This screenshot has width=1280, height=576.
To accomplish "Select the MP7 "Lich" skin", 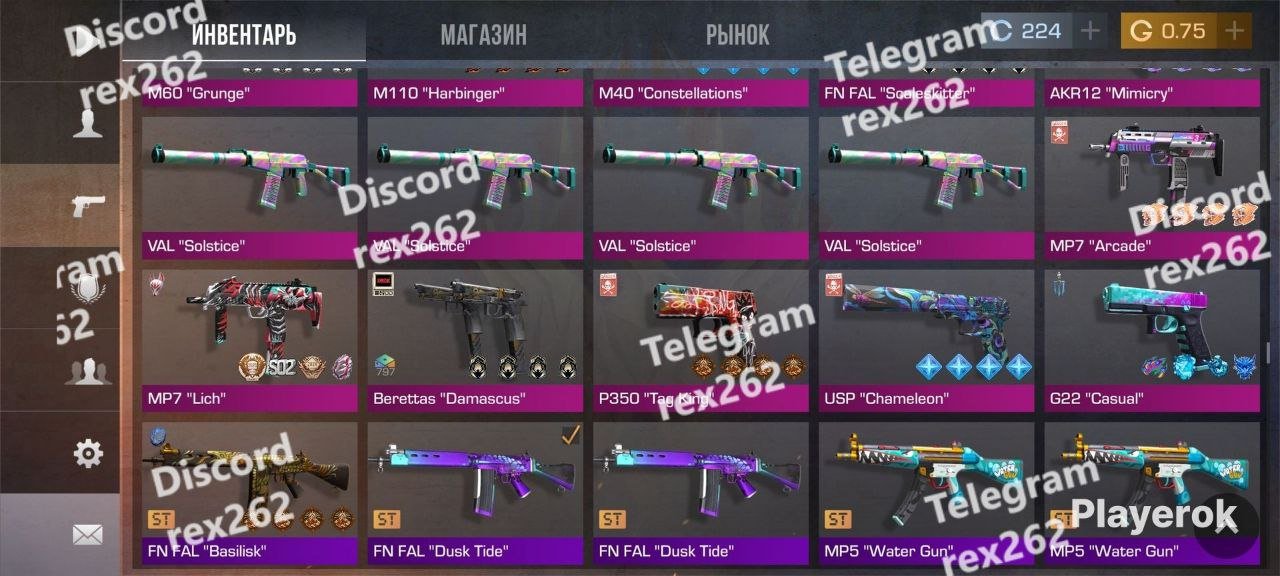I will (x=249, y=340).
